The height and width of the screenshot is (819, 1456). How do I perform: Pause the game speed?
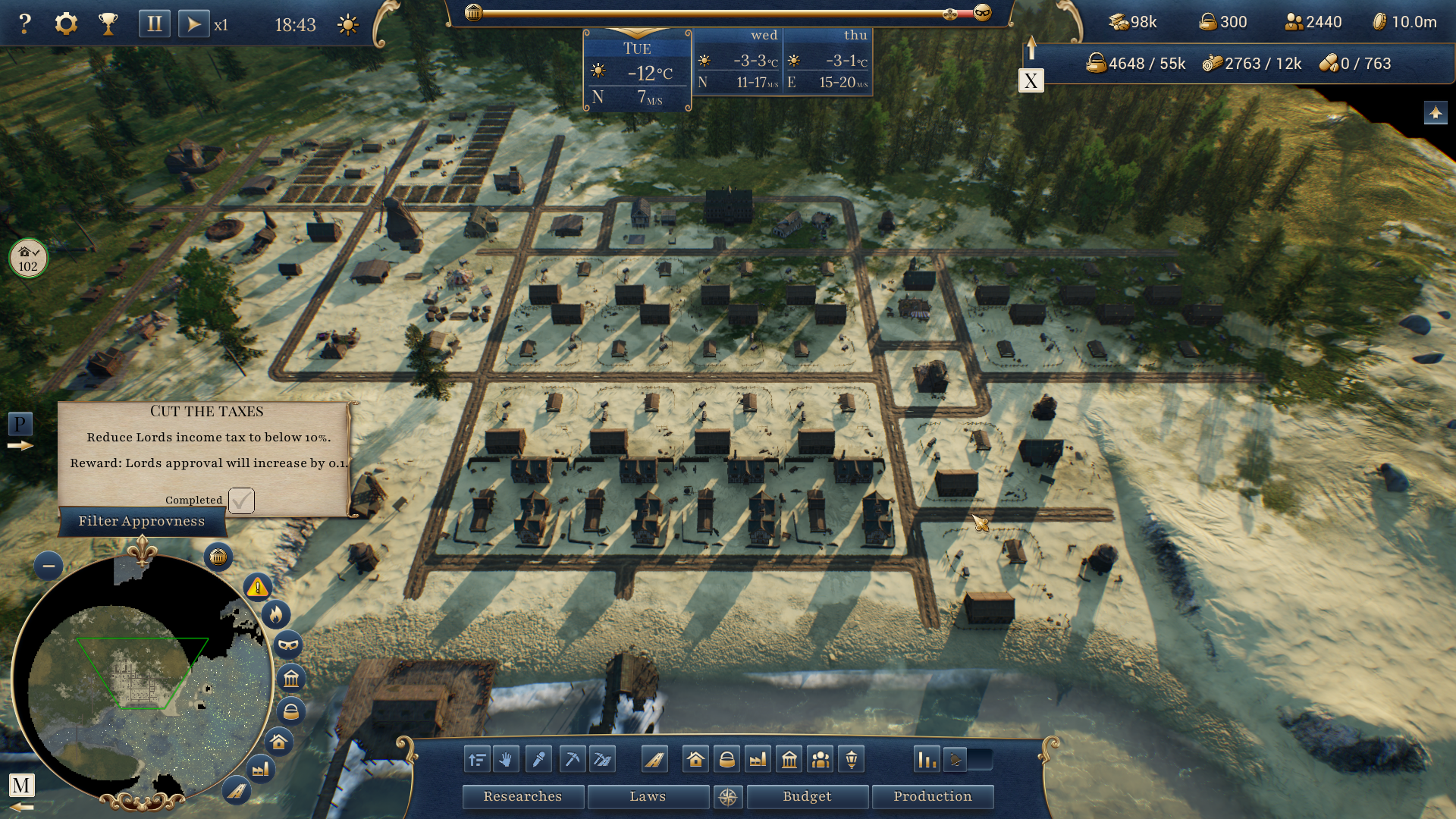(x=154, y=24)
